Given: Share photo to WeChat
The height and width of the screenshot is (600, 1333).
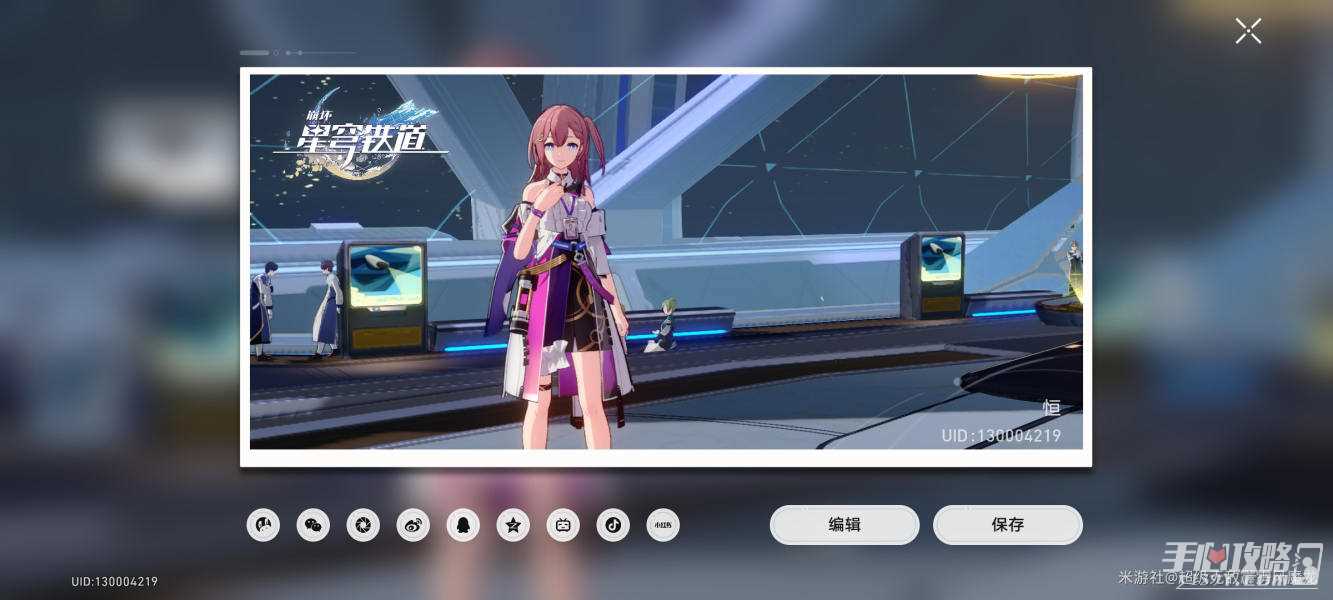Looking at the screenshot, I should tap(313, 525).
